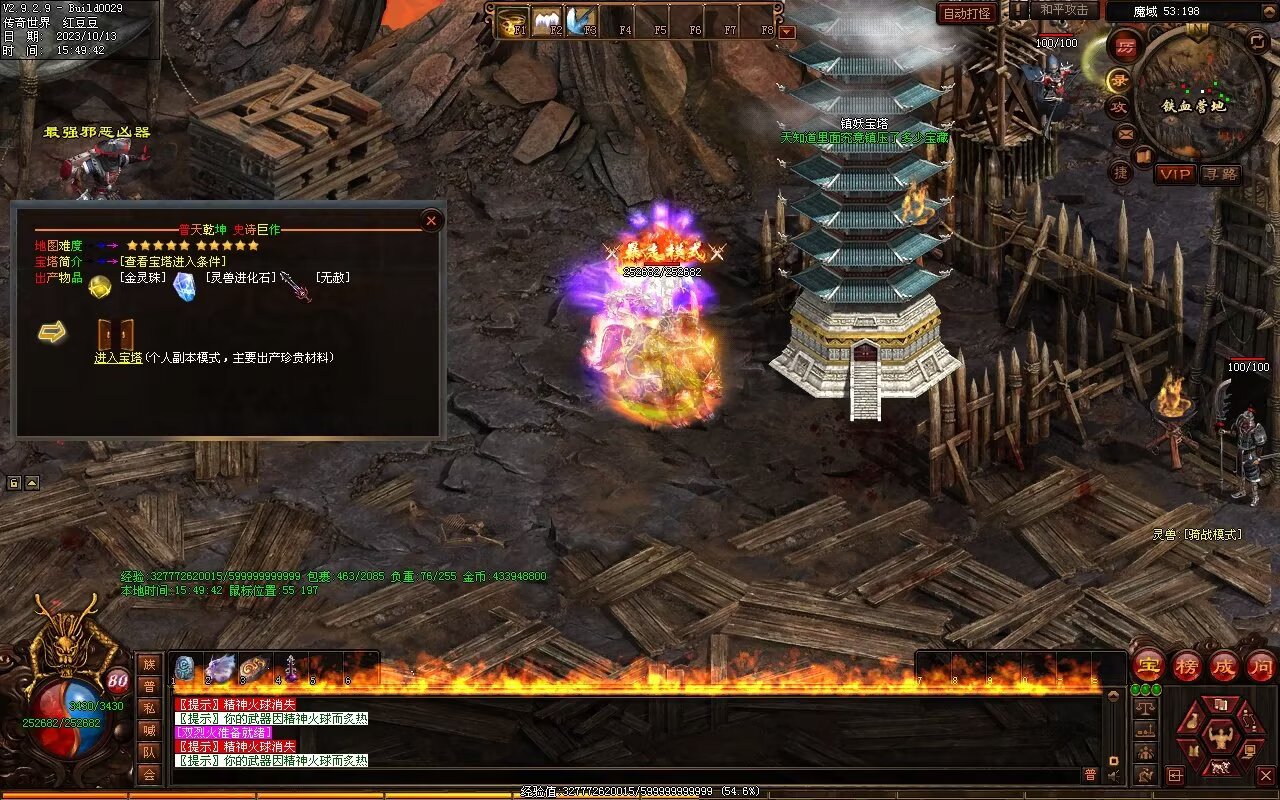Select the 私 private chat channel tab
The image size is (1280, 800).
149,709
